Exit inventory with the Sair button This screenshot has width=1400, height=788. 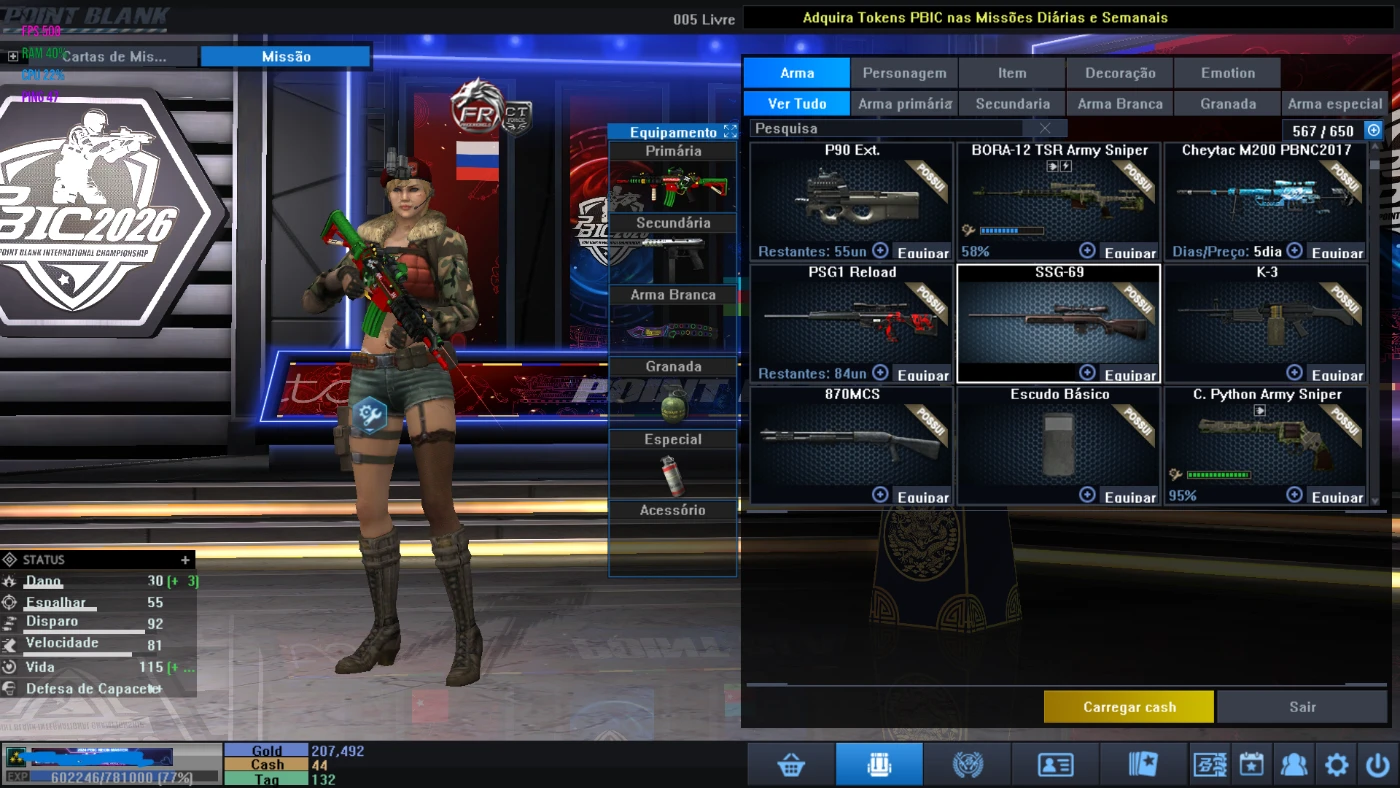pyautogui.click(x=1302, y=707)
